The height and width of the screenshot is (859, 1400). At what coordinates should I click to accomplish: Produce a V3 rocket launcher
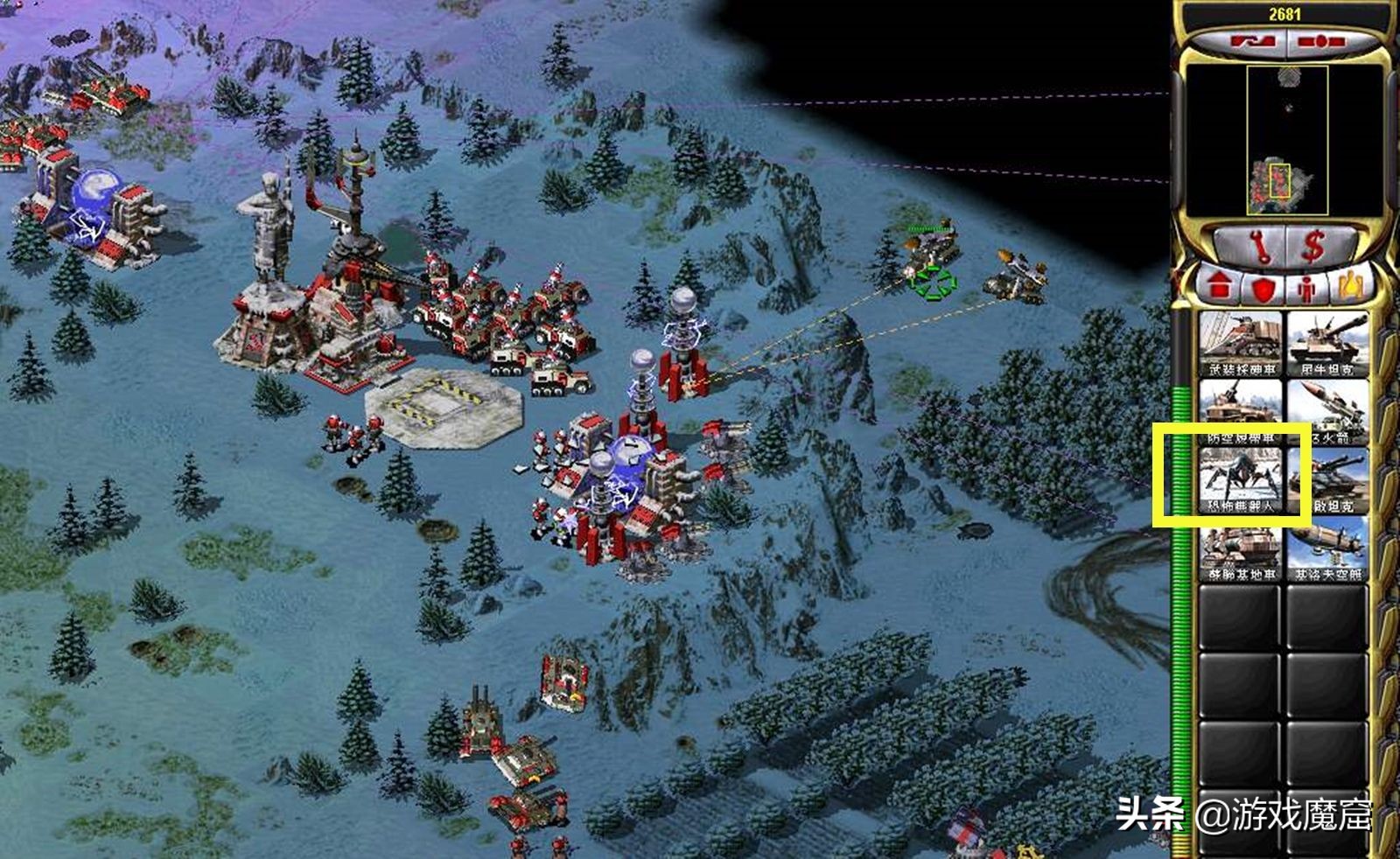(x=1326, y=412)
